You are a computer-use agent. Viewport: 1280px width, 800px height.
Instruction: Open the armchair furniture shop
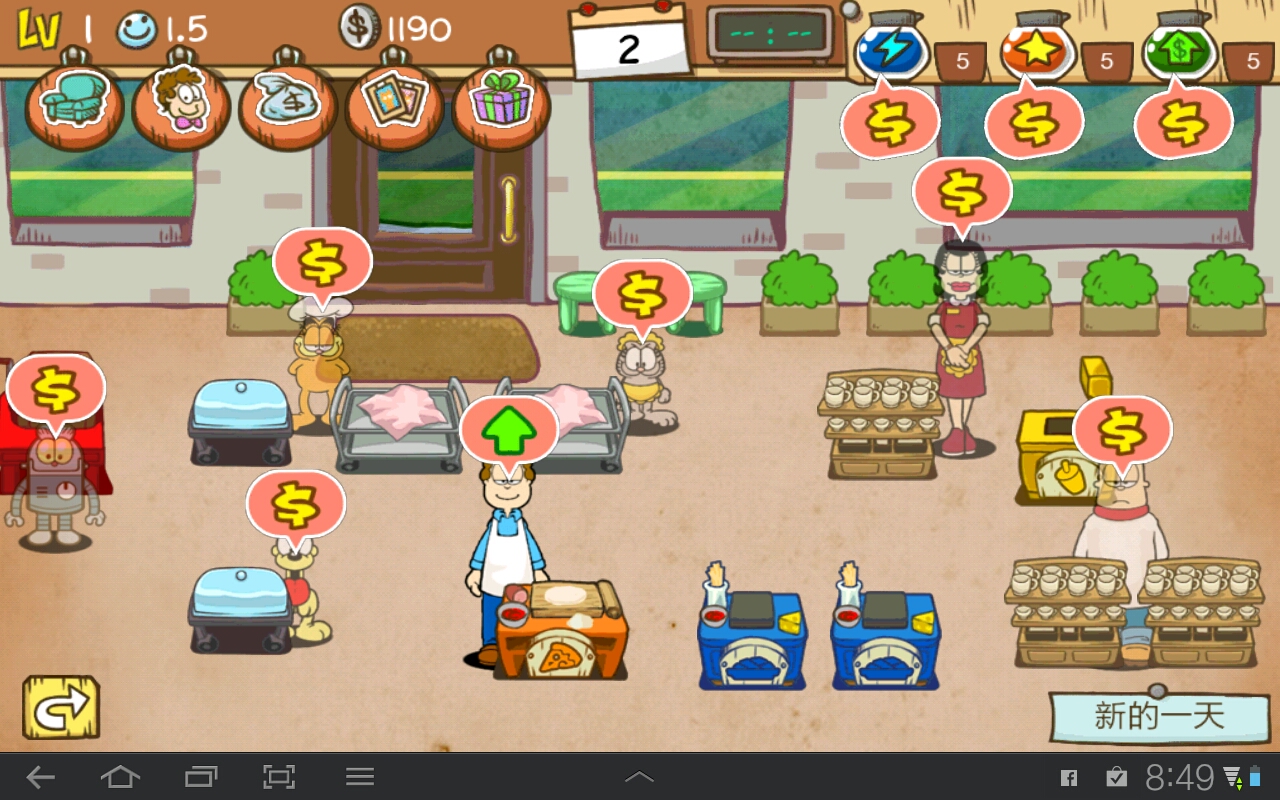(x=75, y=103)
